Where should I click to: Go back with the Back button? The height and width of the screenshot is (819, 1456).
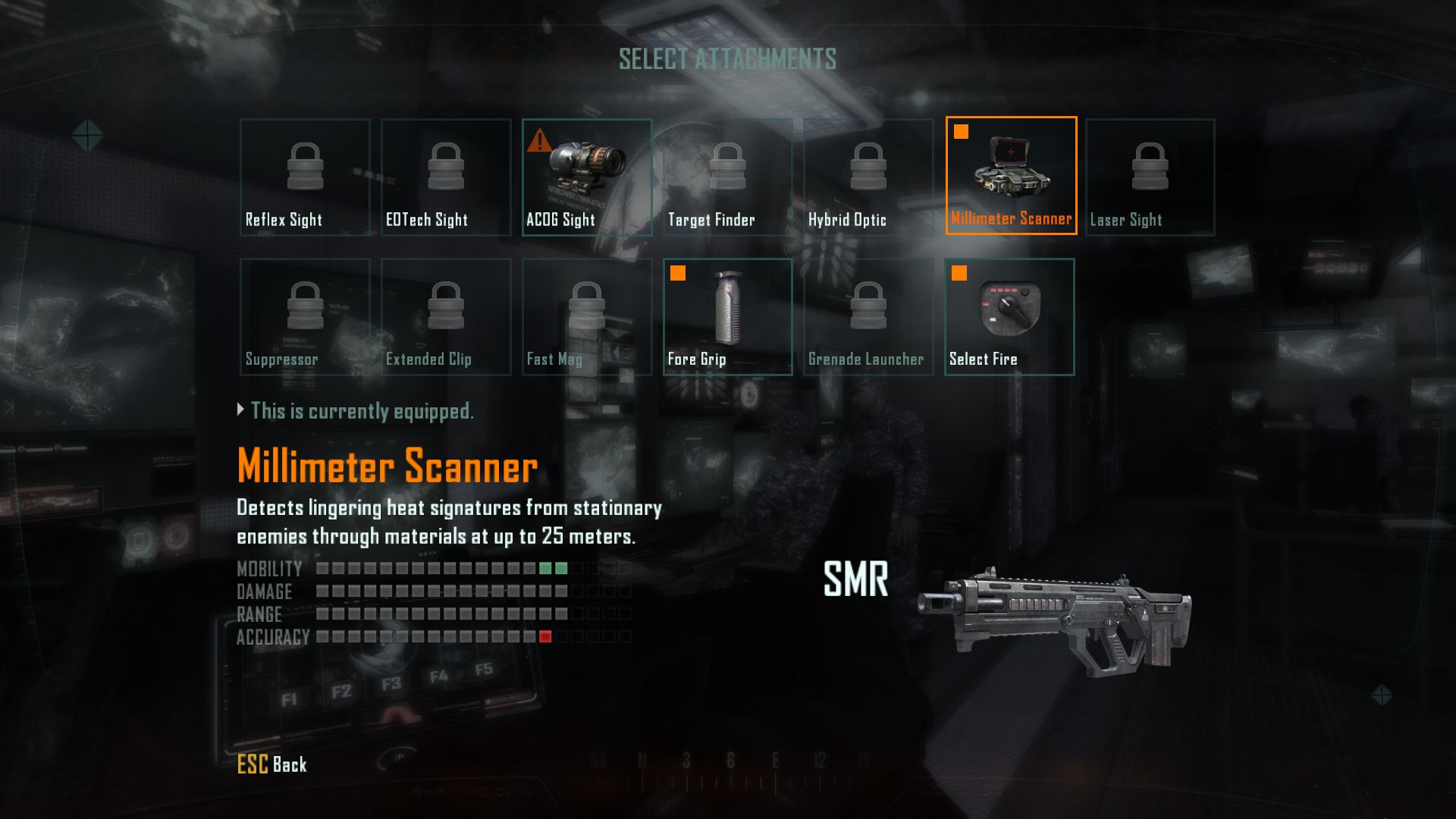pos(272,764)
